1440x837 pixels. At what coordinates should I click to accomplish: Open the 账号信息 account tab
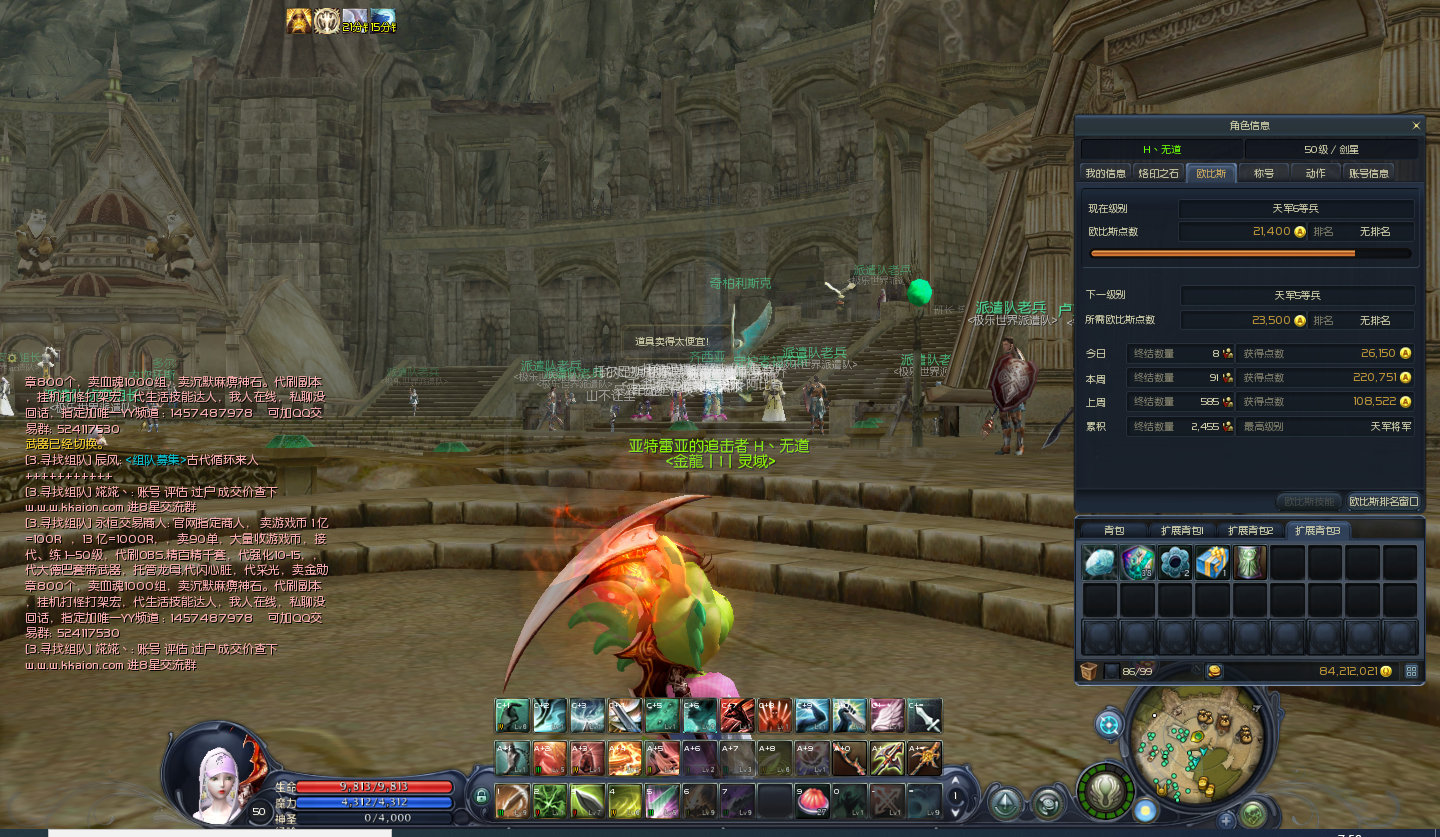coord(1368,173)
